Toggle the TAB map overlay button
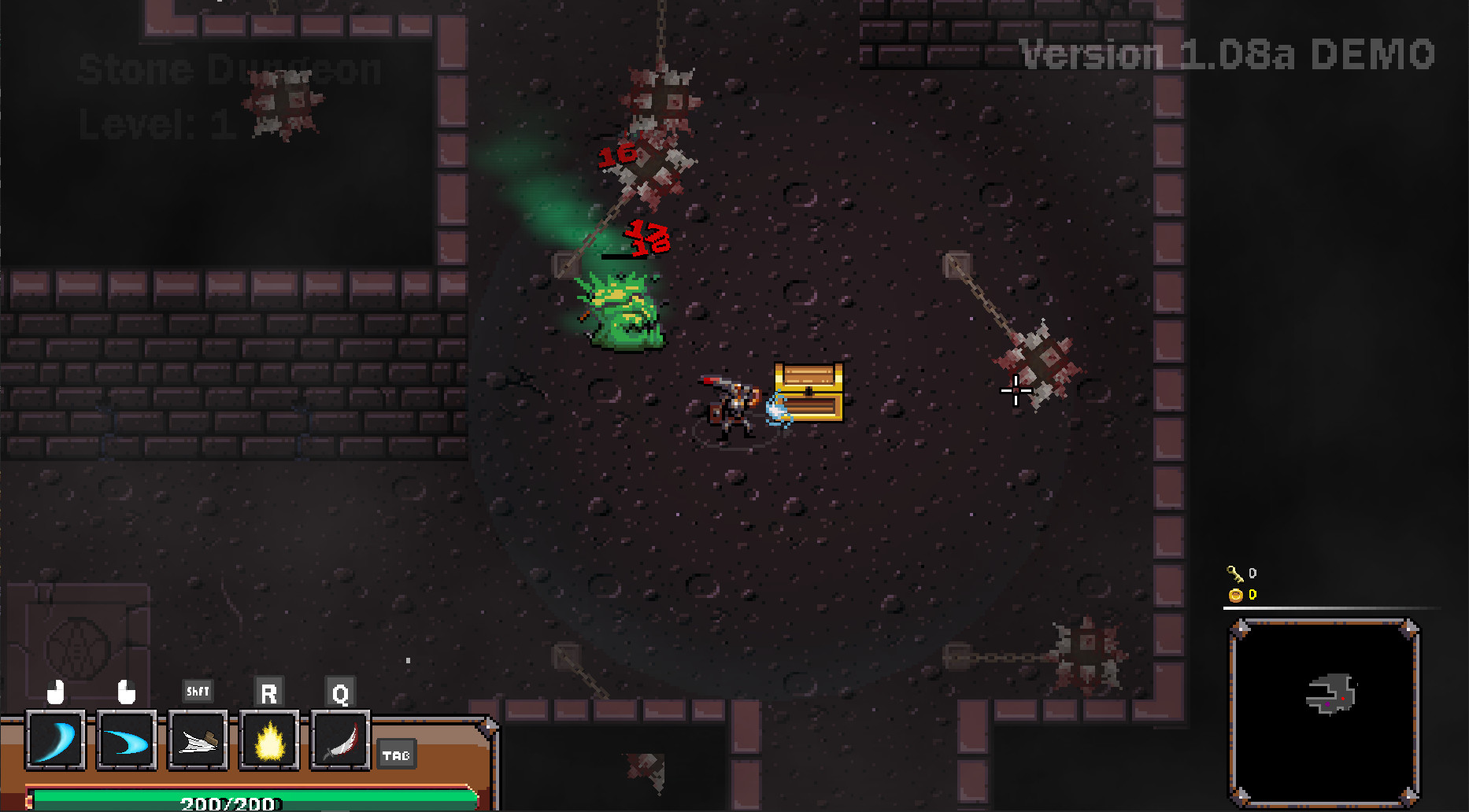Screen dimensions: 1469x812 (397, 754)
